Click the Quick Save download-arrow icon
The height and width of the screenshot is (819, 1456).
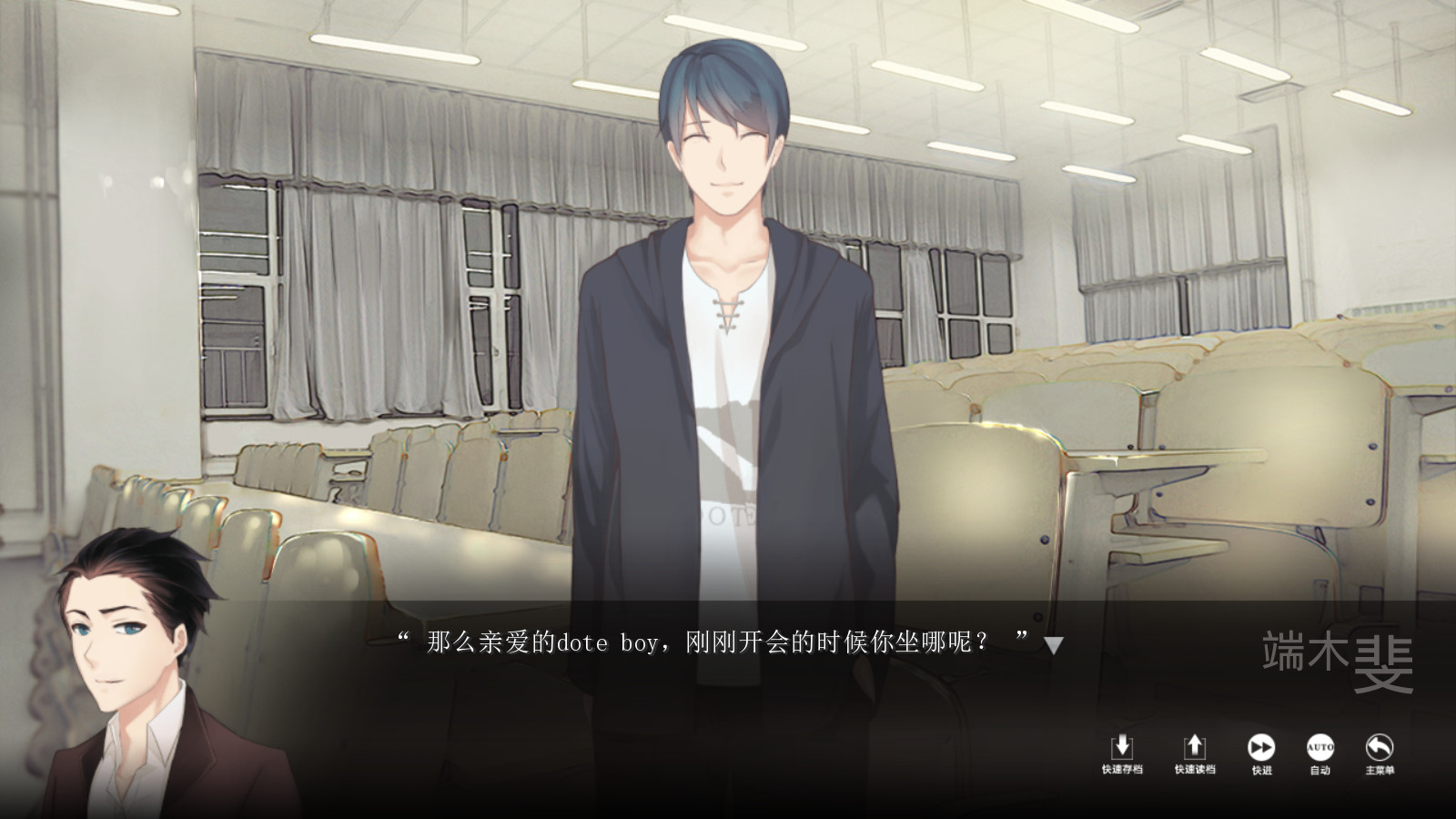1122,748
